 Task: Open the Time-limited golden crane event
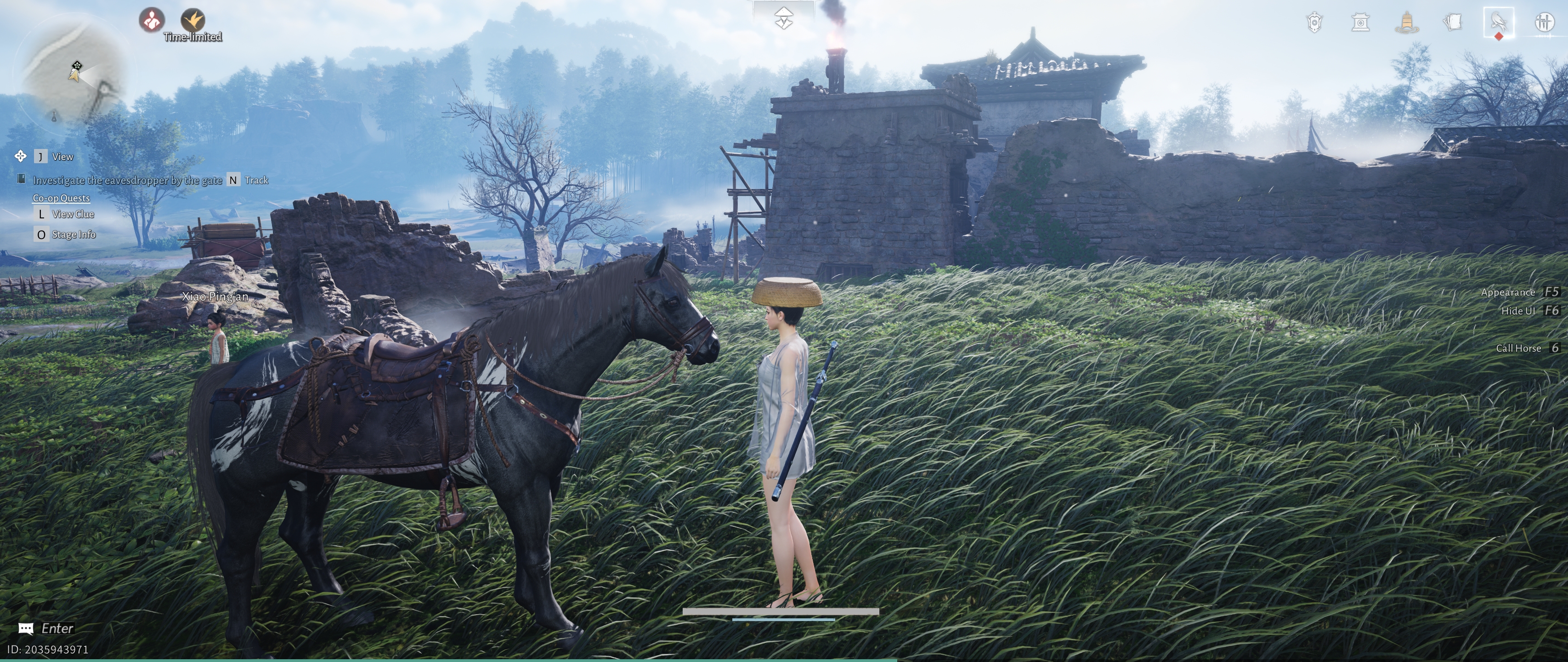[193, 21]
